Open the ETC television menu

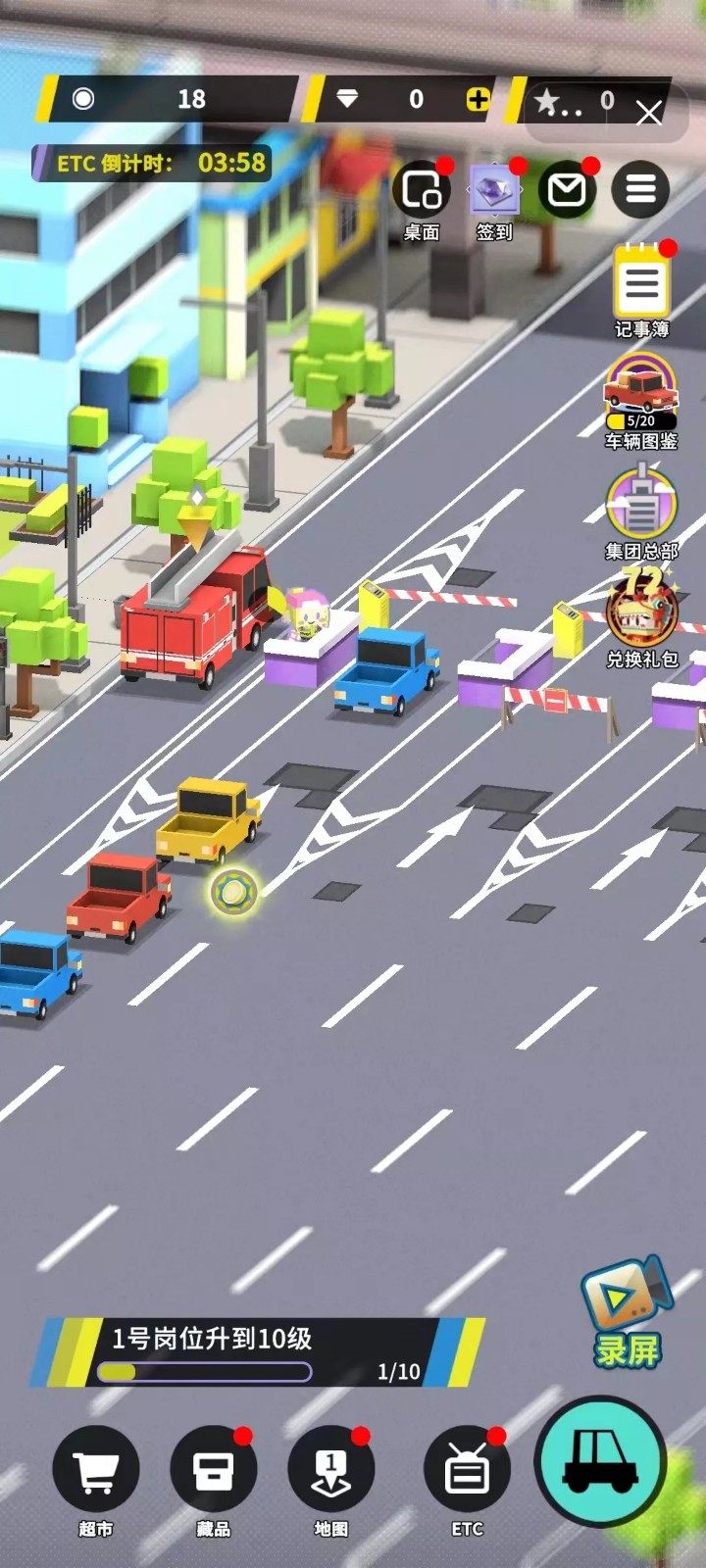468,1472
